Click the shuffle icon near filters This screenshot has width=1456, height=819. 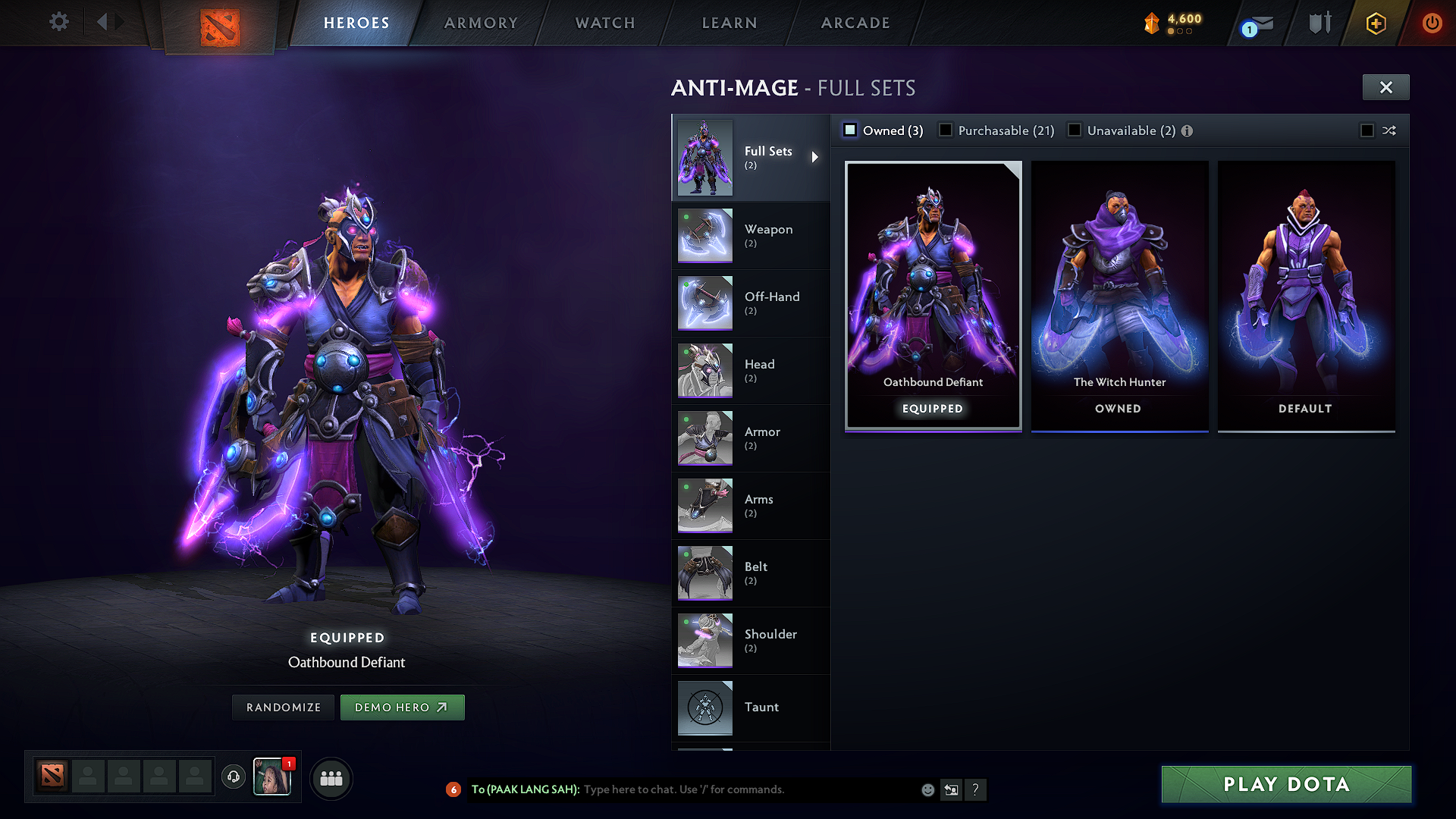[x=1389, y=130]
